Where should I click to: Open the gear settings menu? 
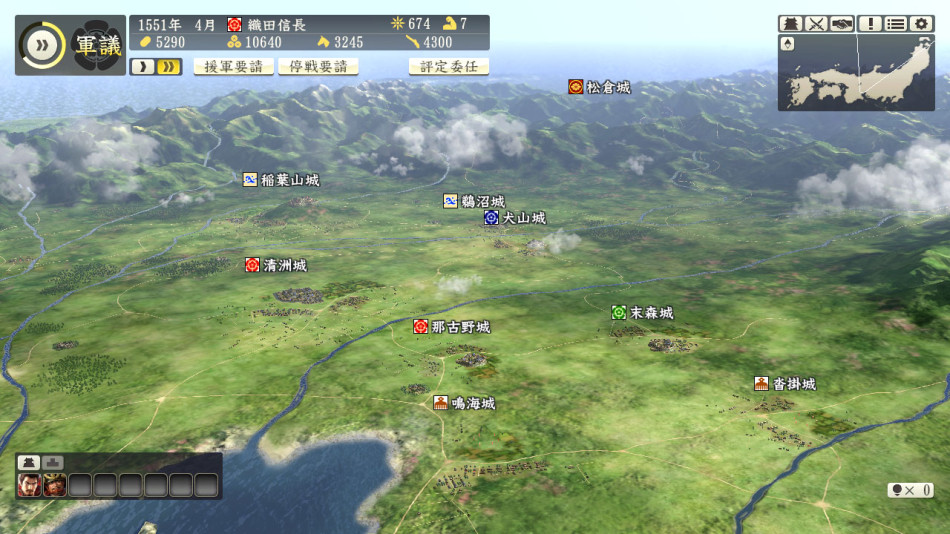click(921, 24)
